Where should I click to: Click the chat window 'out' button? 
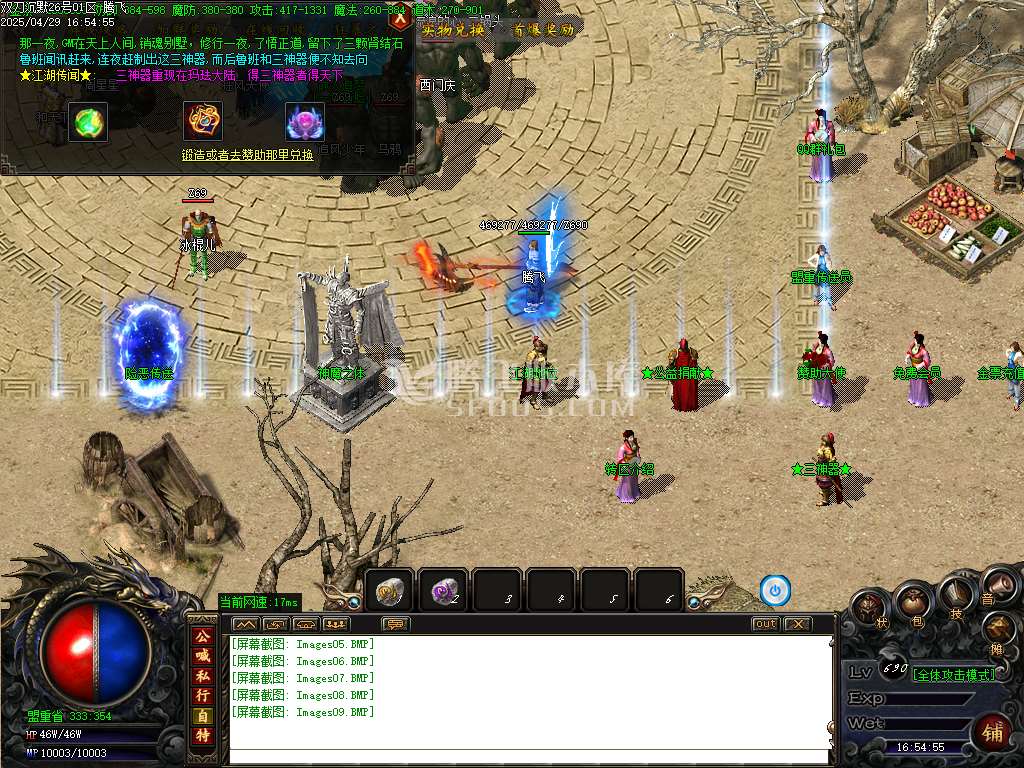point(765,624)
